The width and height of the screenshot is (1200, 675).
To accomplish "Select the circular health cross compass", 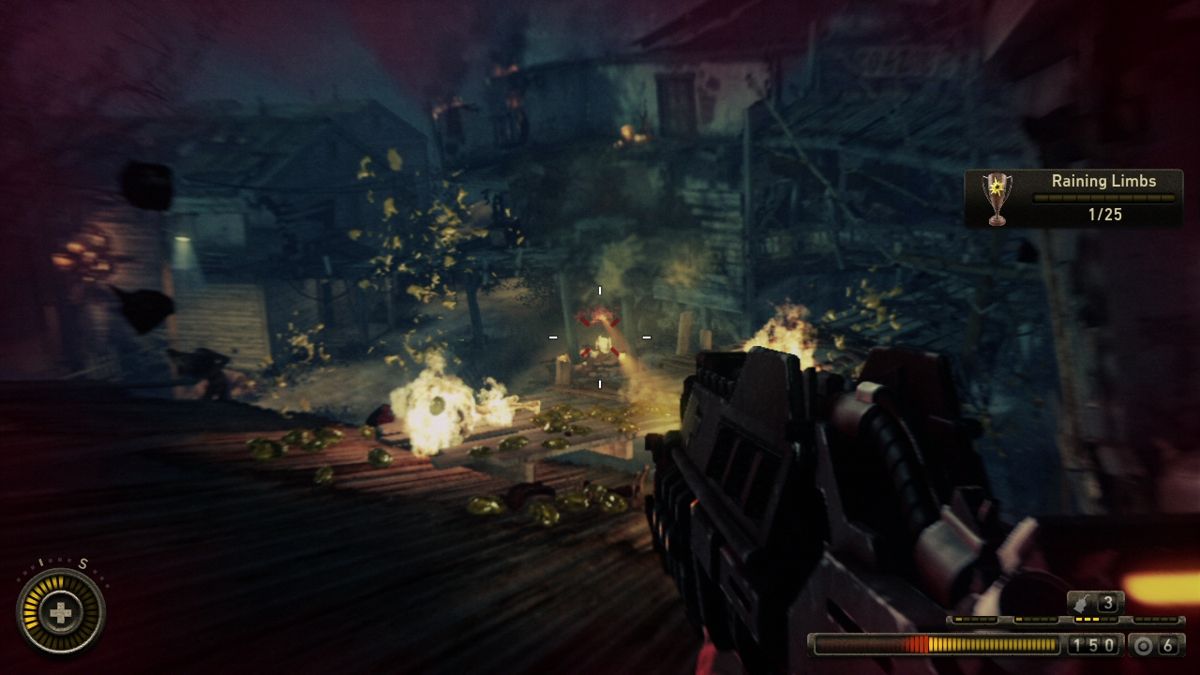I will click(61, 612).
